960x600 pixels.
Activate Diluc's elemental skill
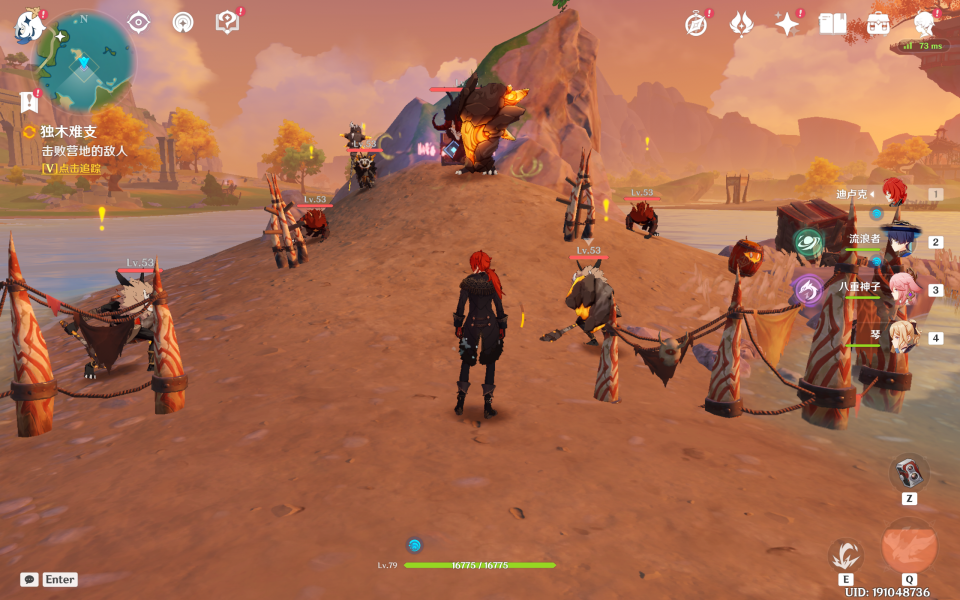point(846,554)
